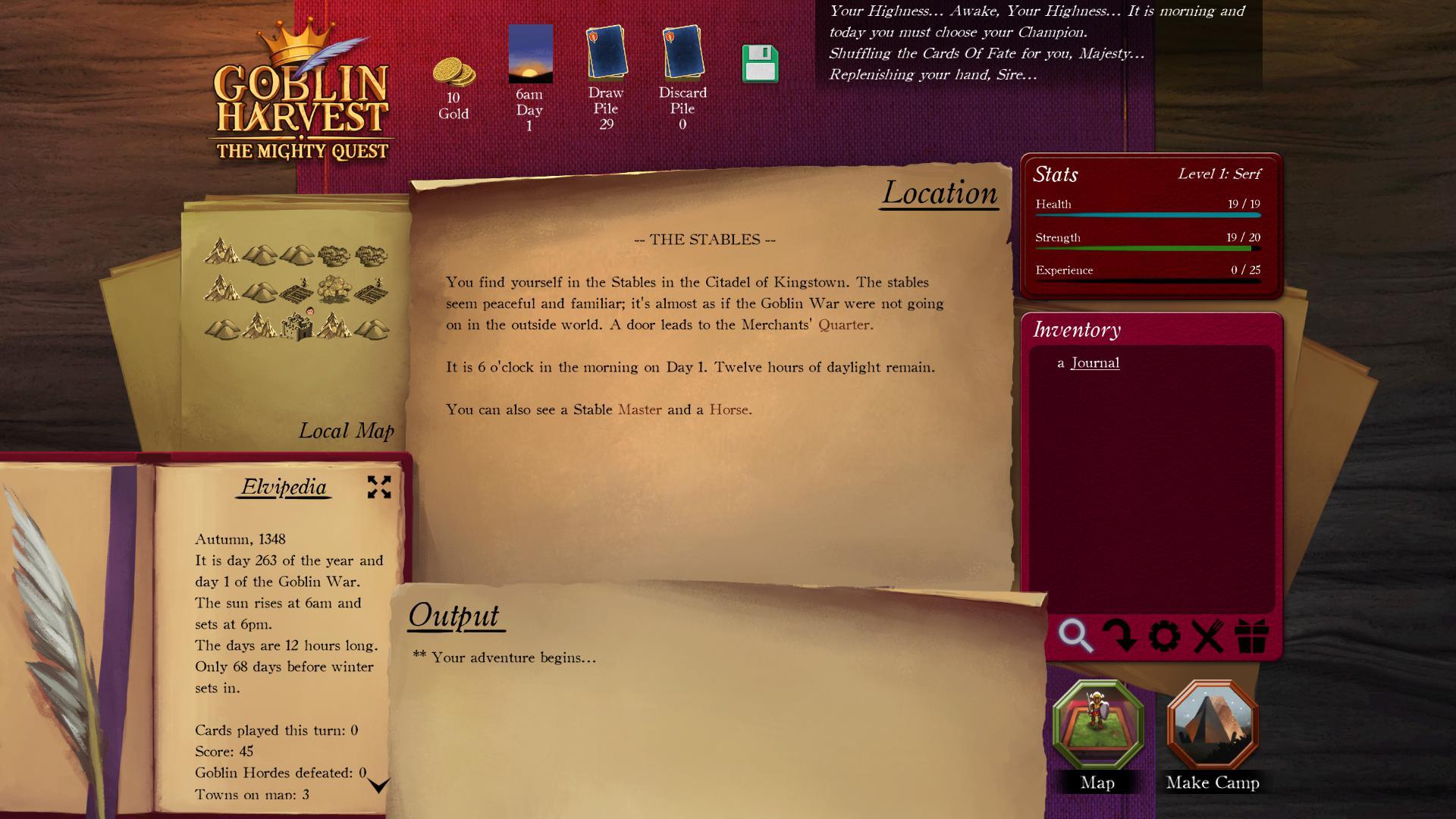This screenshot has width=1456, height=819.
Task: Select the magnifying glass icon in Inventory
Action: tap(1077, 638)
